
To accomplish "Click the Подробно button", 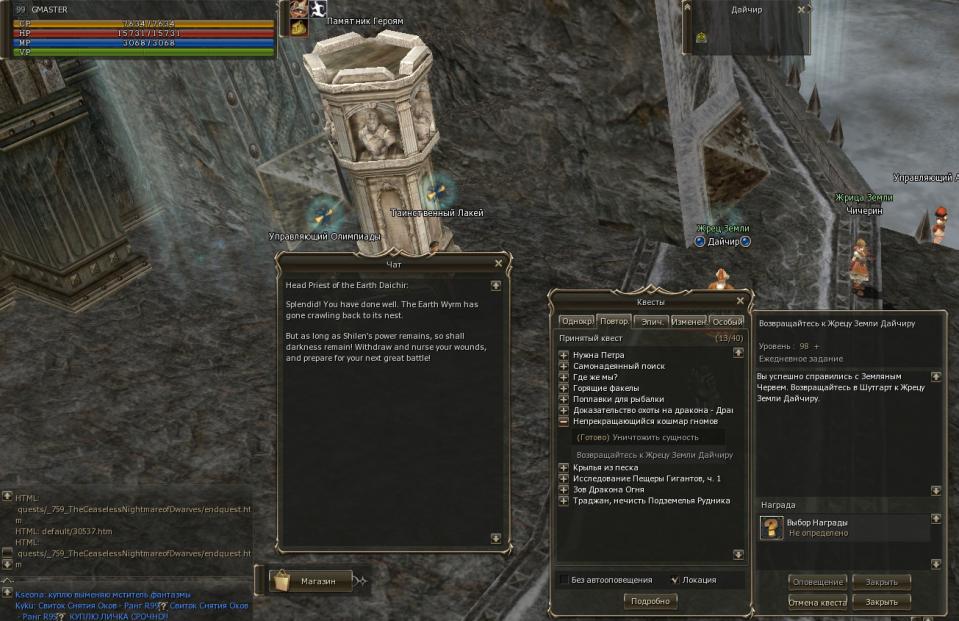I will tap(650, 601).
